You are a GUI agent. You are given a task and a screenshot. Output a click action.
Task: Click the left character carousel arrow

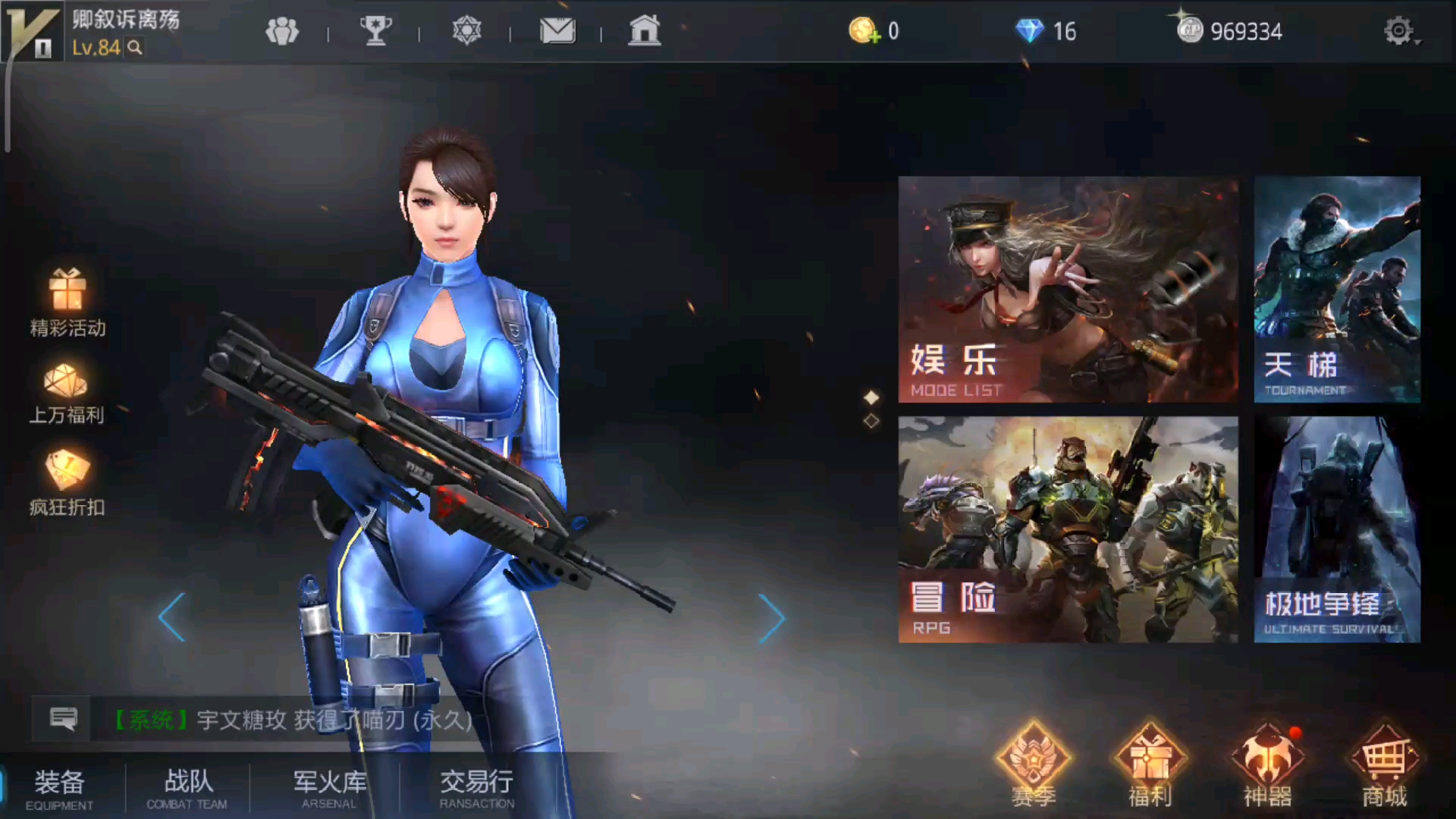(173, 618)
